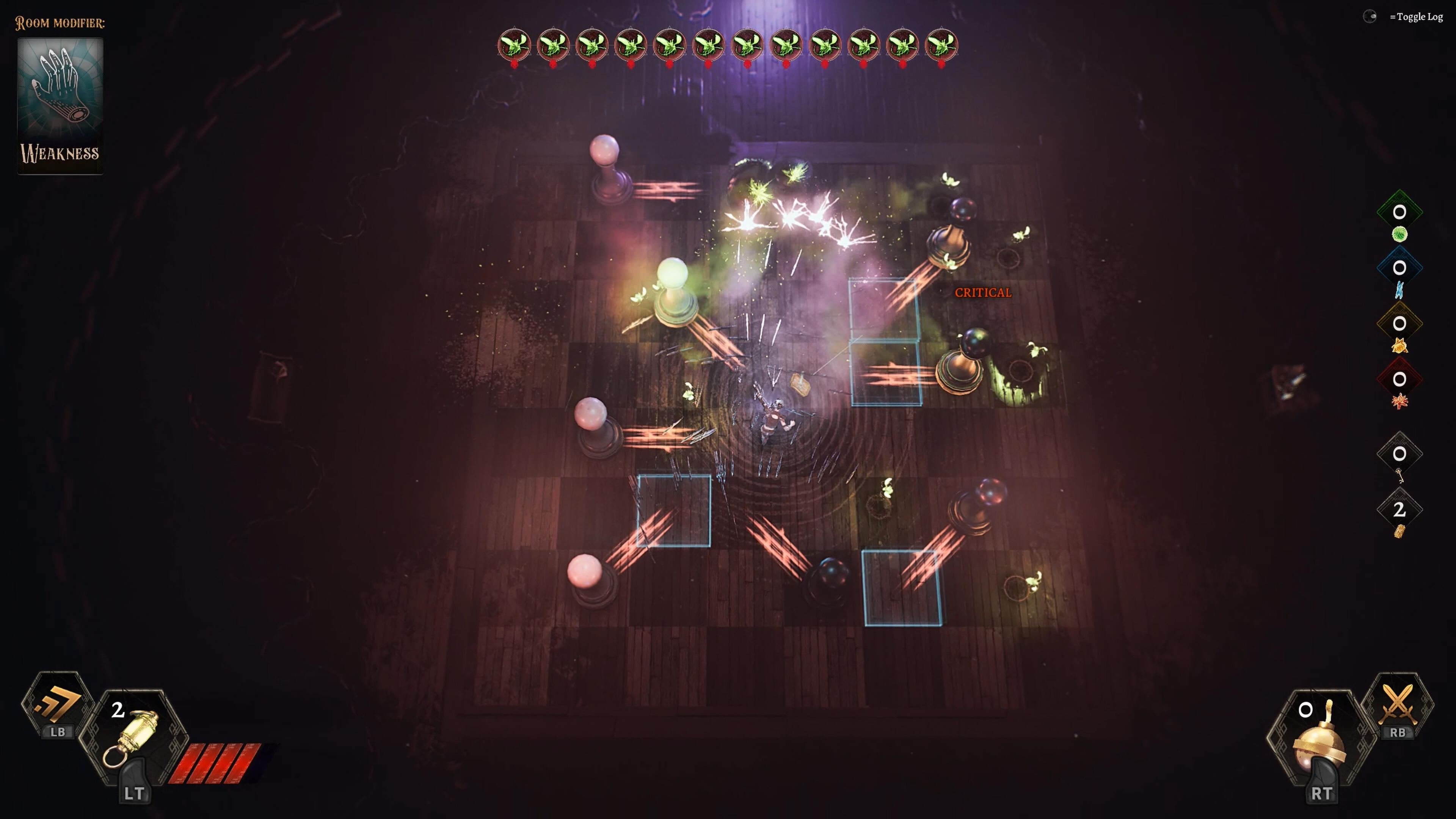
Task: Click the green resource diamond counter
Action: click(1399, 212)
